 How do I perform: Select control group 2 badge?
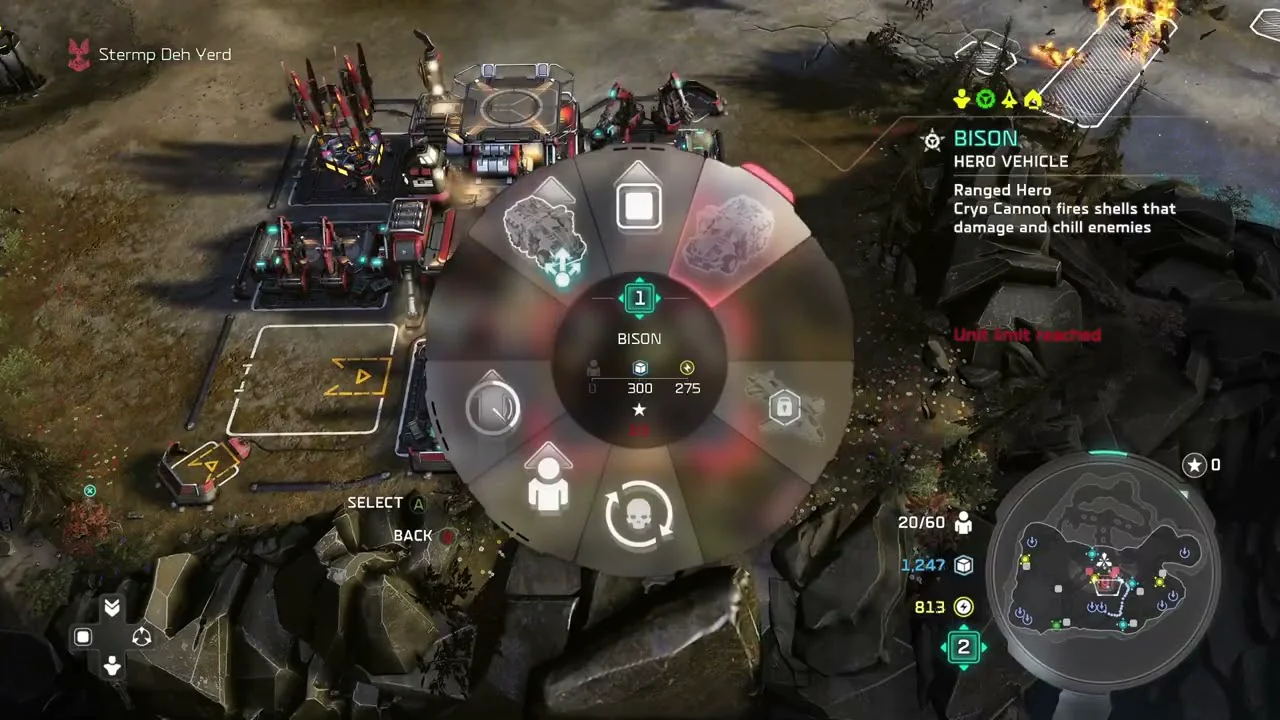[x=963, y=647]
